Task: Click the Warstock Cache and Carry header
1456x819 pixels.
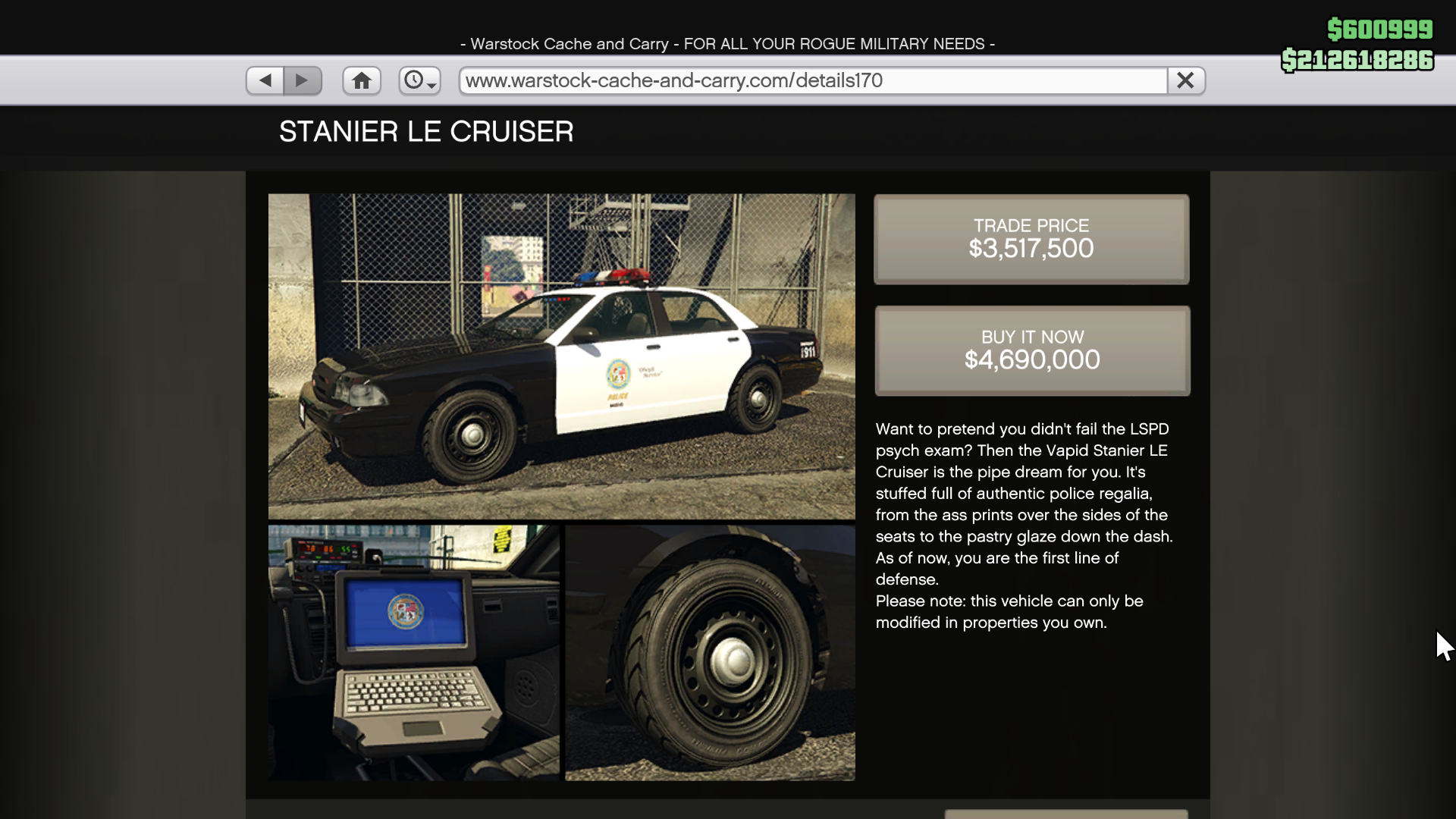Action: pyautogui.click(x=727, y=43)
